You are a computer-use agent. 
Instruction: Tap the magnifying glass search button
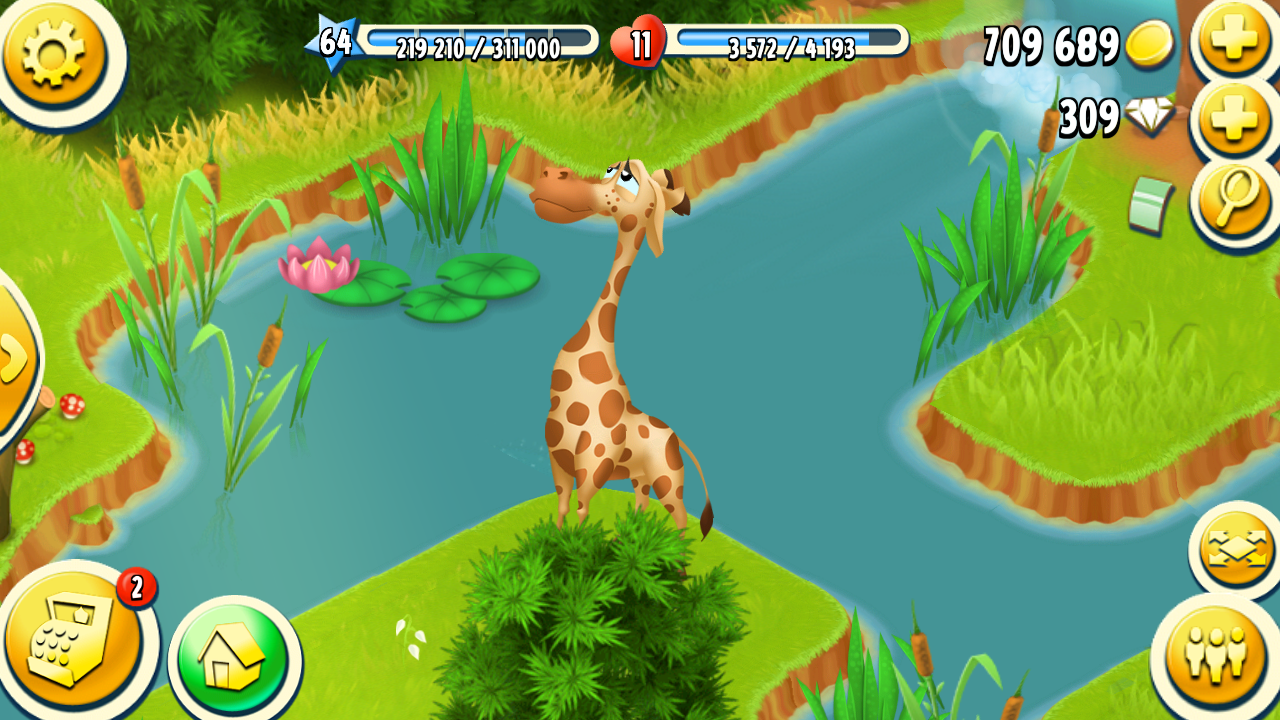(x=1236, y=198)
